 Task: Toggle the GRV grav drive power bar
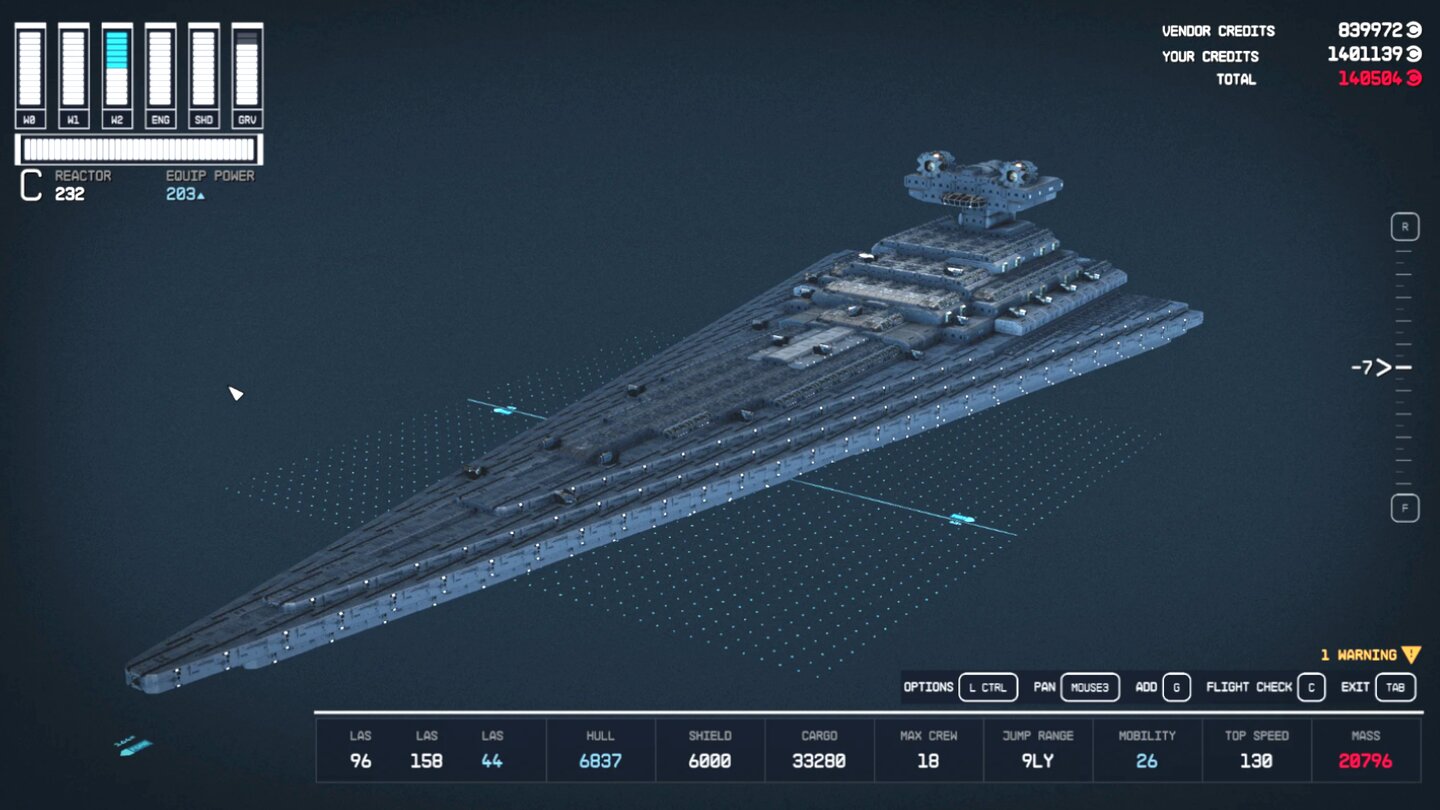245,65
